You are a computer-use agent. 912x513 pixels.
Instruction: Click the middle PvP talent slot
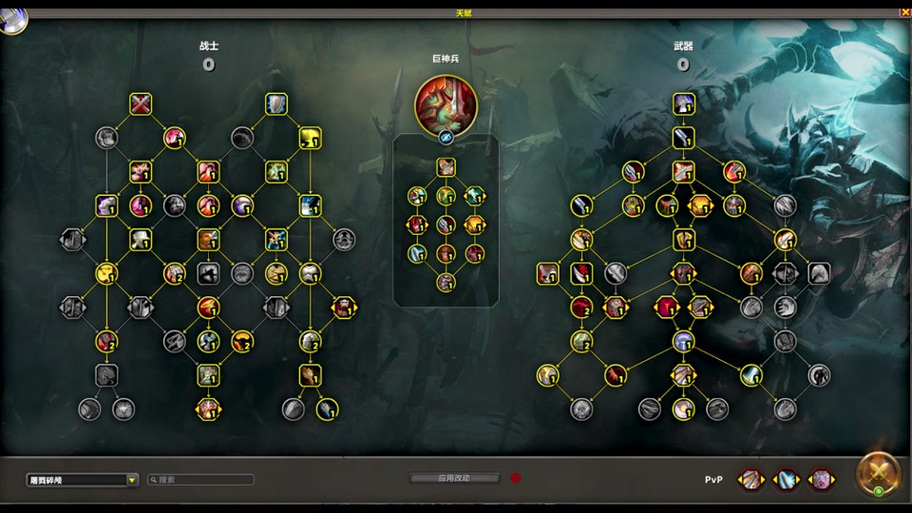[786, 480]
